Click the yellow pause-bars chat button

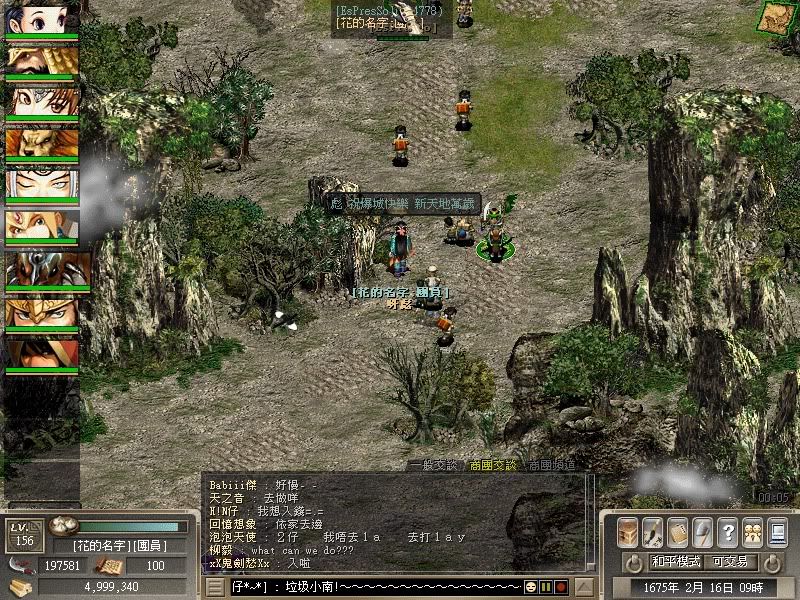(546, 586)
